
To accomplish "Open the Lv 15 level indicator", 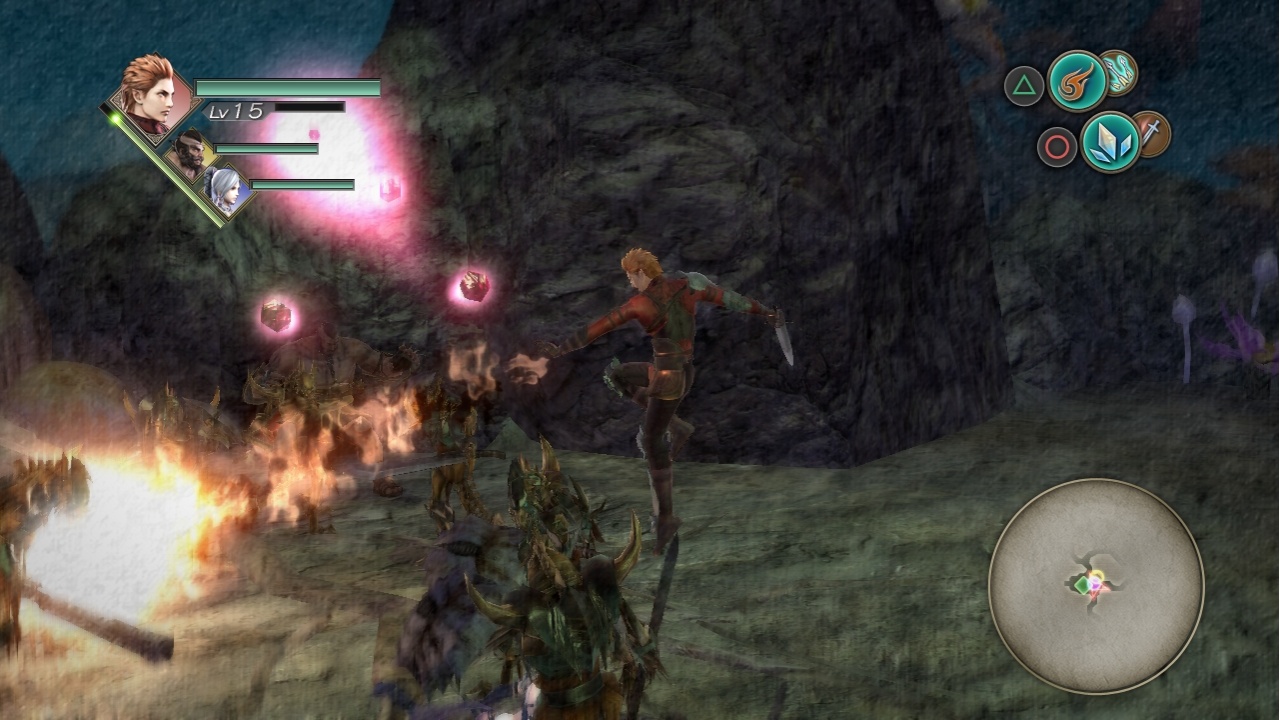I will pyautogui.click(x=238, y=113).
